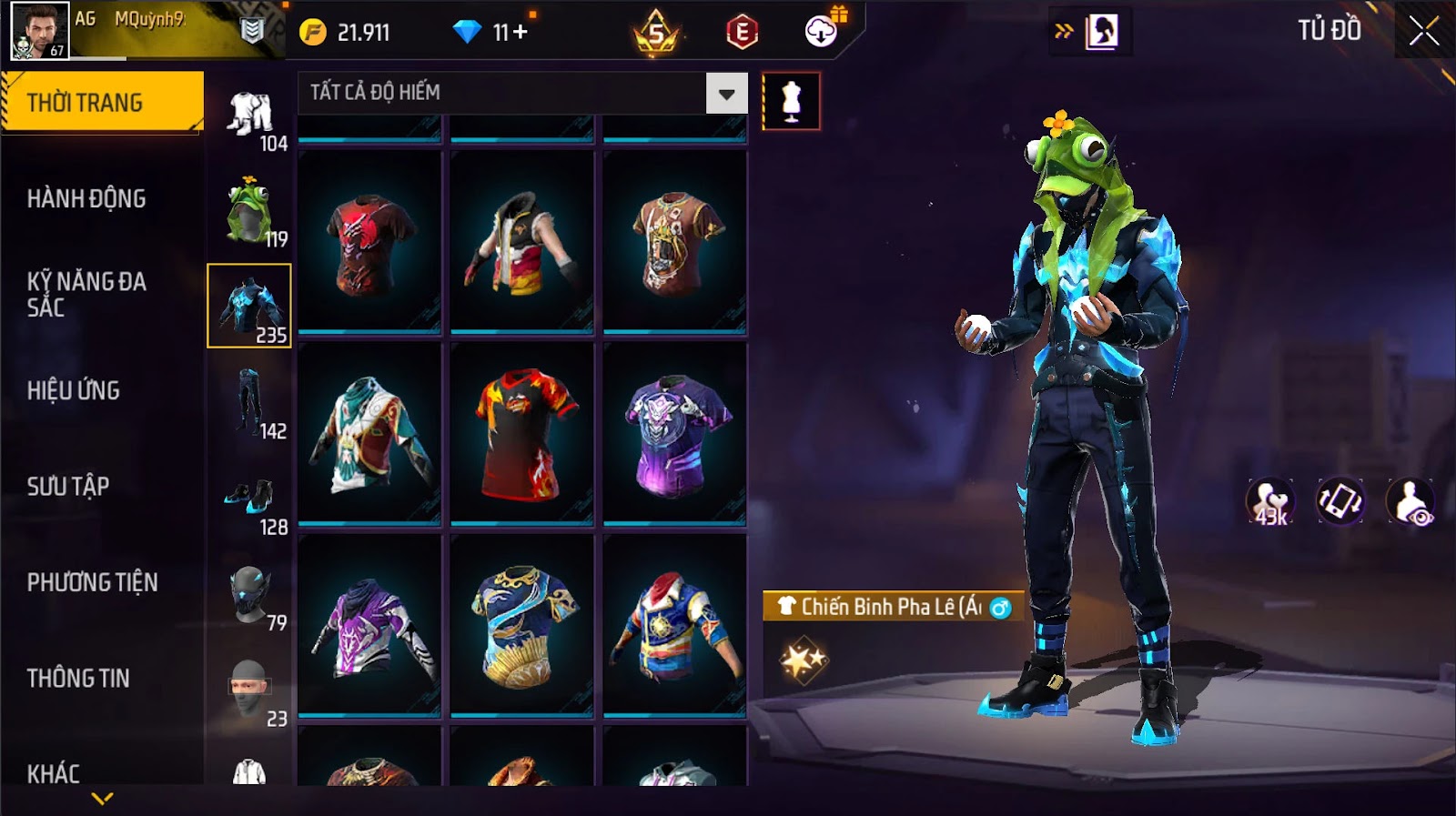The width and height of the screenshot is (1456, 816).
Task: Go to the Sưu Tập section
Action: [68, 486]
